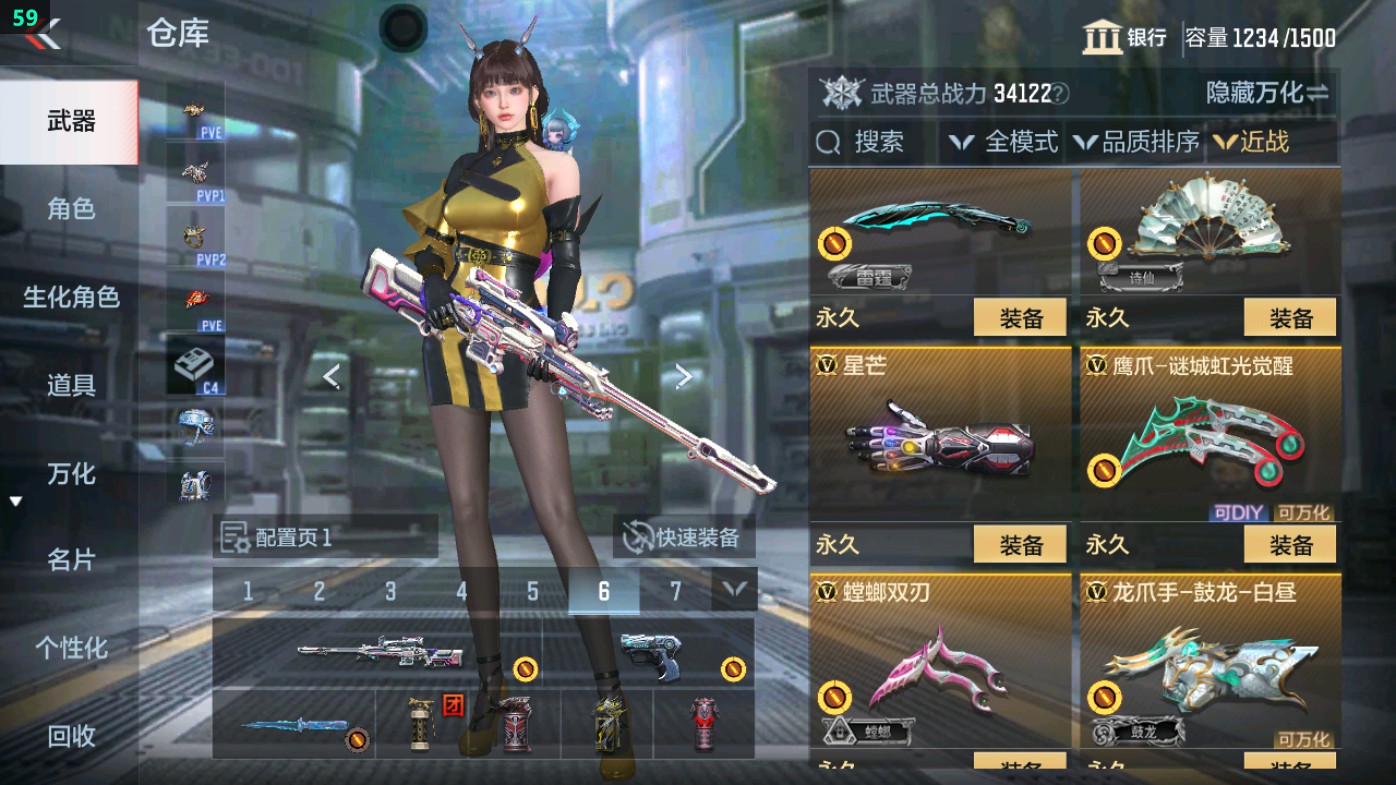Select the PVE bird ornament slot icon
This screenshot has height=785, width=1396.
196,109
